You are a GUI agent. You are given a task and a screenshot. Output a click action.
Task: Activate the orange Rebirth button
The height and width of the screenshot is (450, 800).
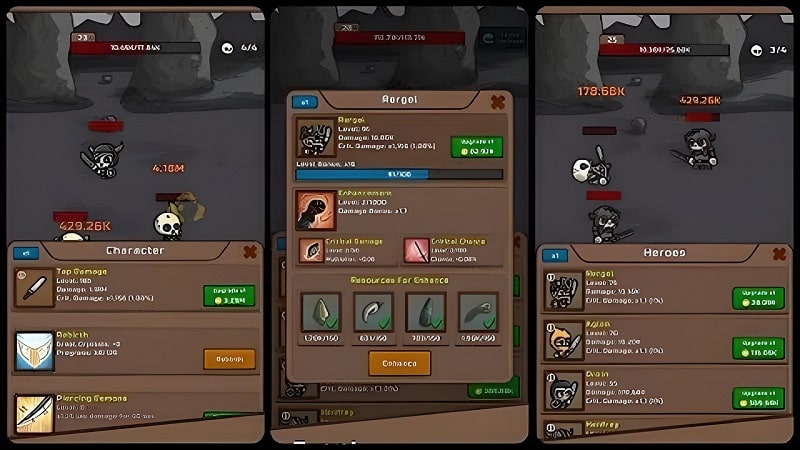click(x=229, y=358)
